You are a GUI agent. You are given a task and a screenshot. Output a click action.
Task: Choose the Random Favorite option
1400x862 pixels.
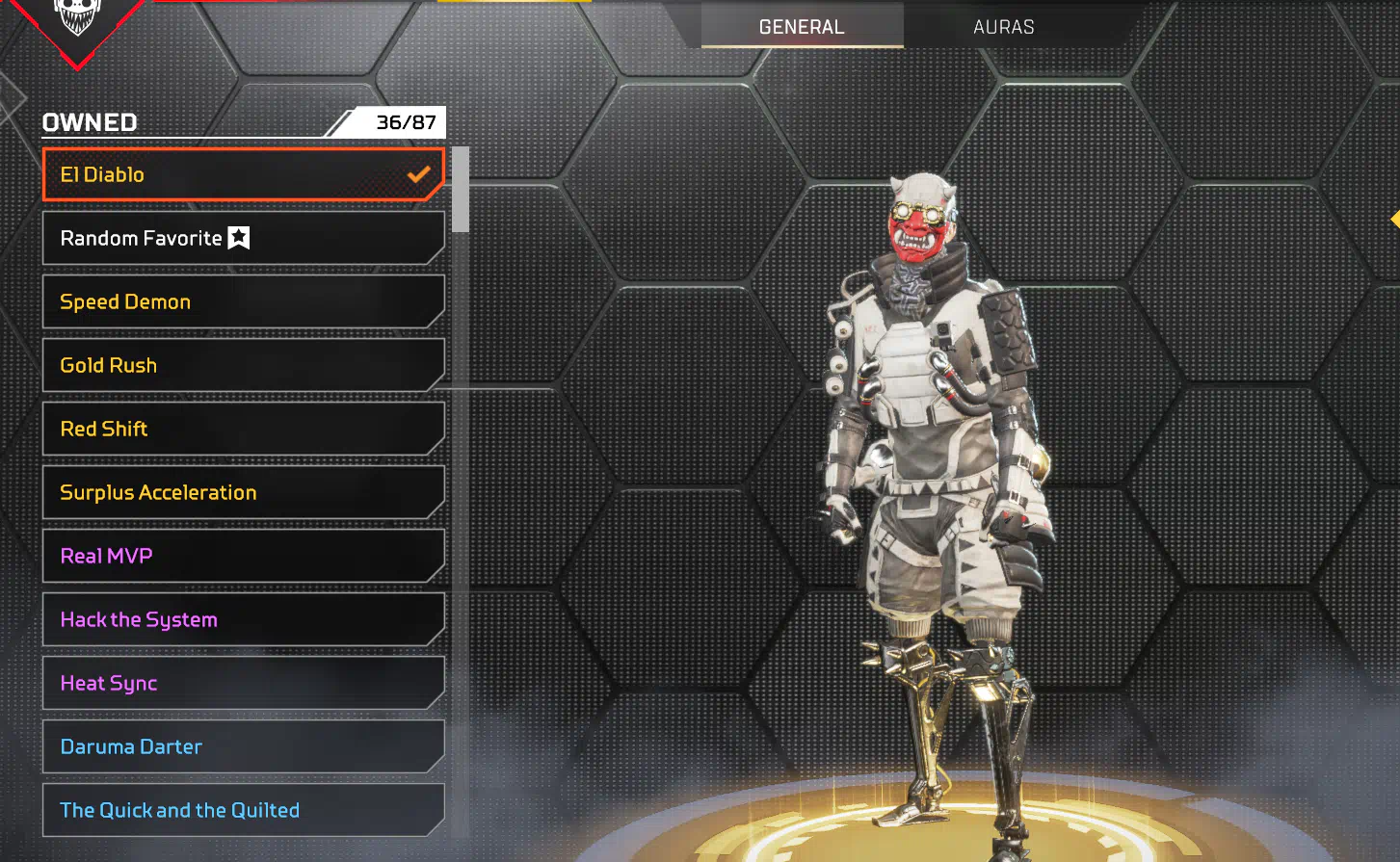(243, 238)
